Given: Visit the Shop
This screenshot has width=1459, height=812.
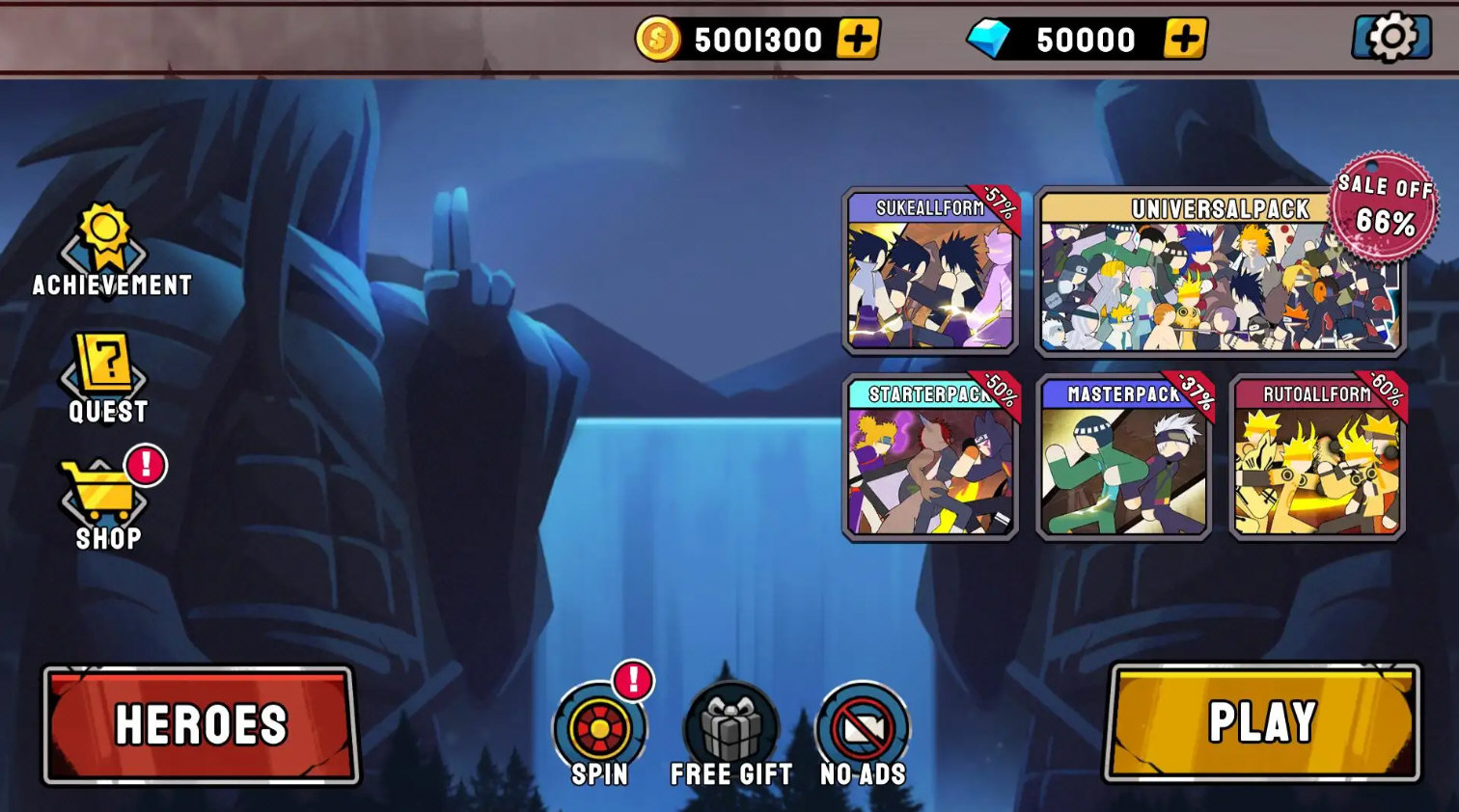Looking at the screenshot, I should [104, 503].
